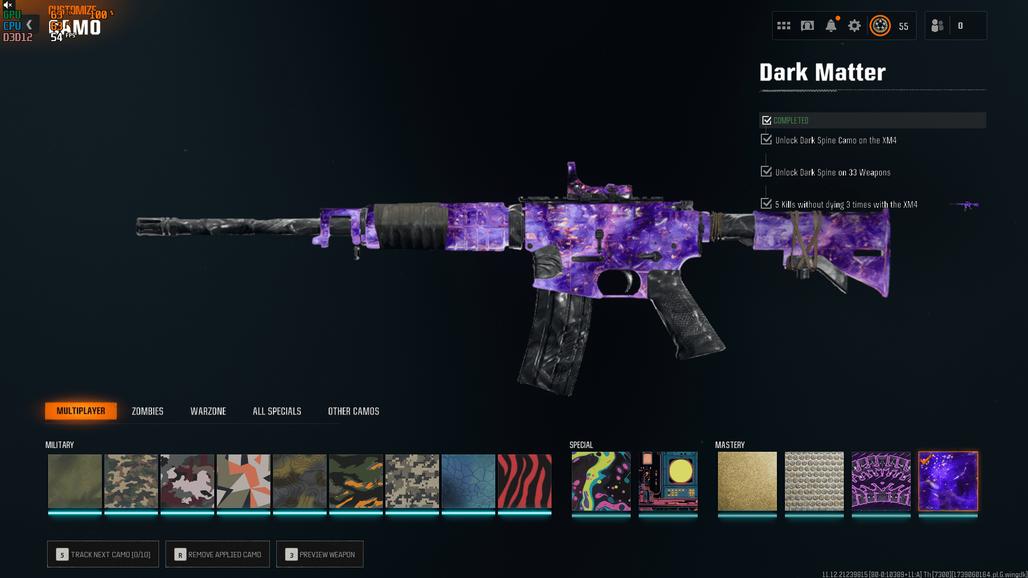This screenshot has width=1028, height=578.
Task: Switch to the Multiplayer camo tab
Action: click(x=81, y=411)
